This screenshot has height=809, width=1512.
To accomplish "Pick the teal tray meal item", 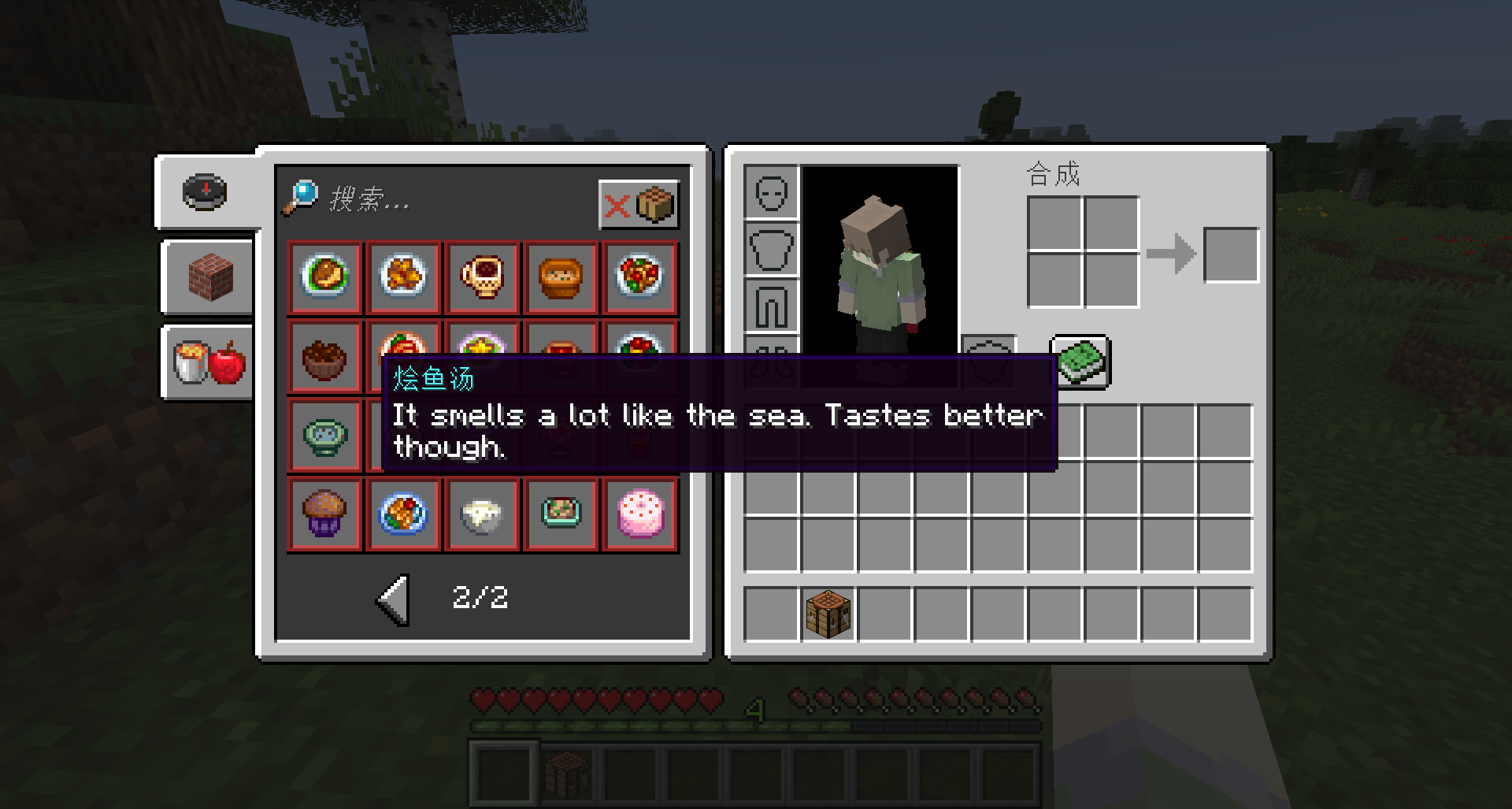I will [x=561, y=514].
